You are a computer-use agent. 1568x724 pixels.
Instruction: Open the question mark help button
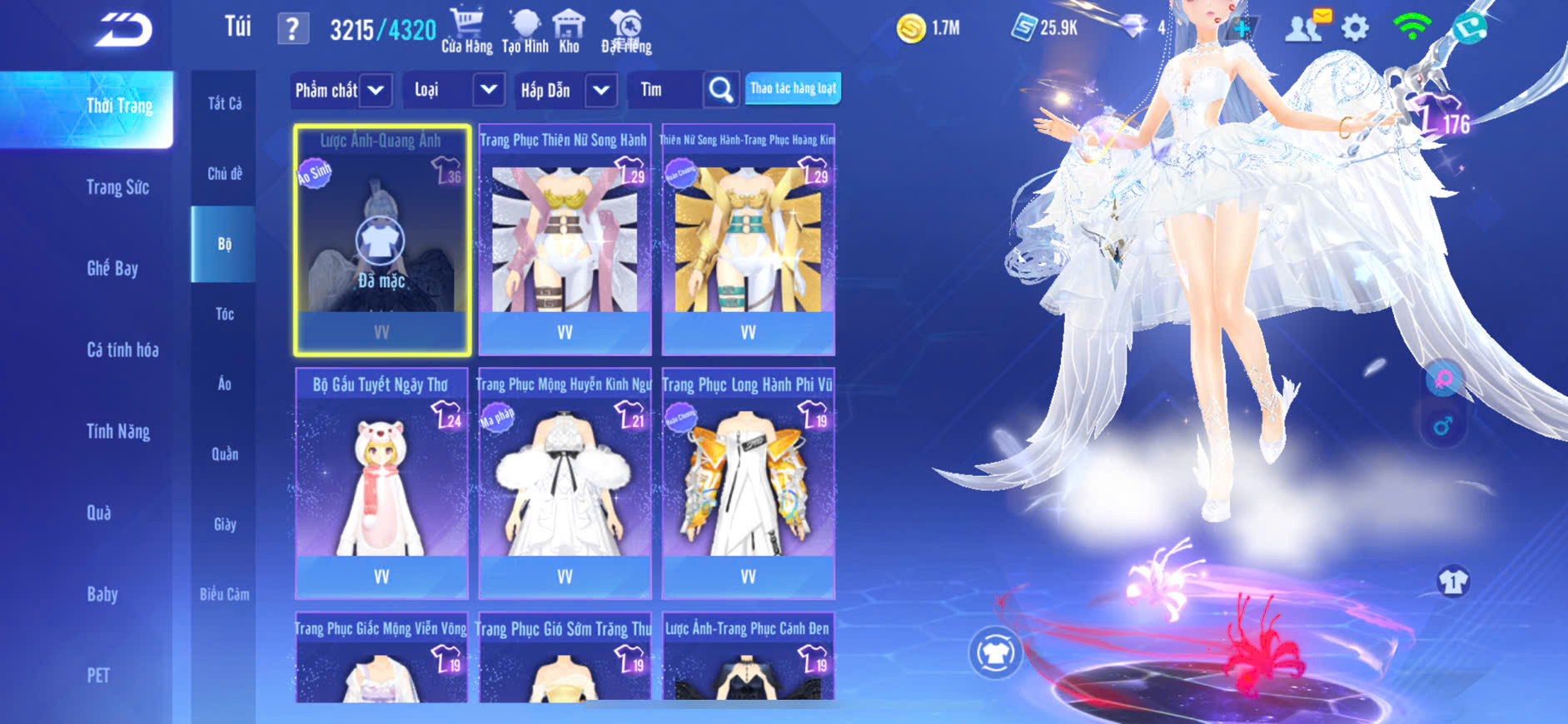(x=292, y=29)
